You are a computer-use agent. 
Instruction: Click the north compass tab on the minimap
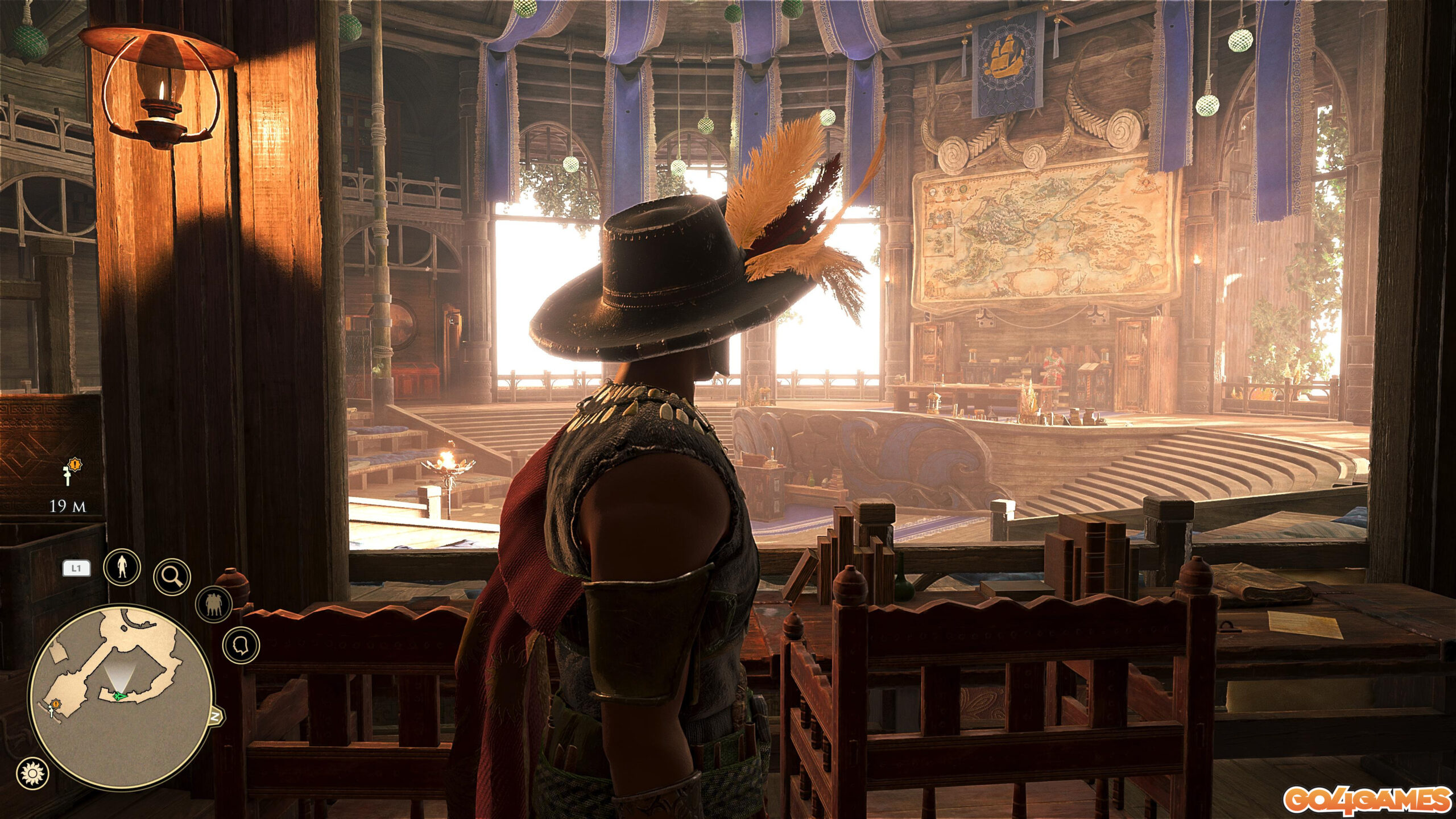(216, 716)
